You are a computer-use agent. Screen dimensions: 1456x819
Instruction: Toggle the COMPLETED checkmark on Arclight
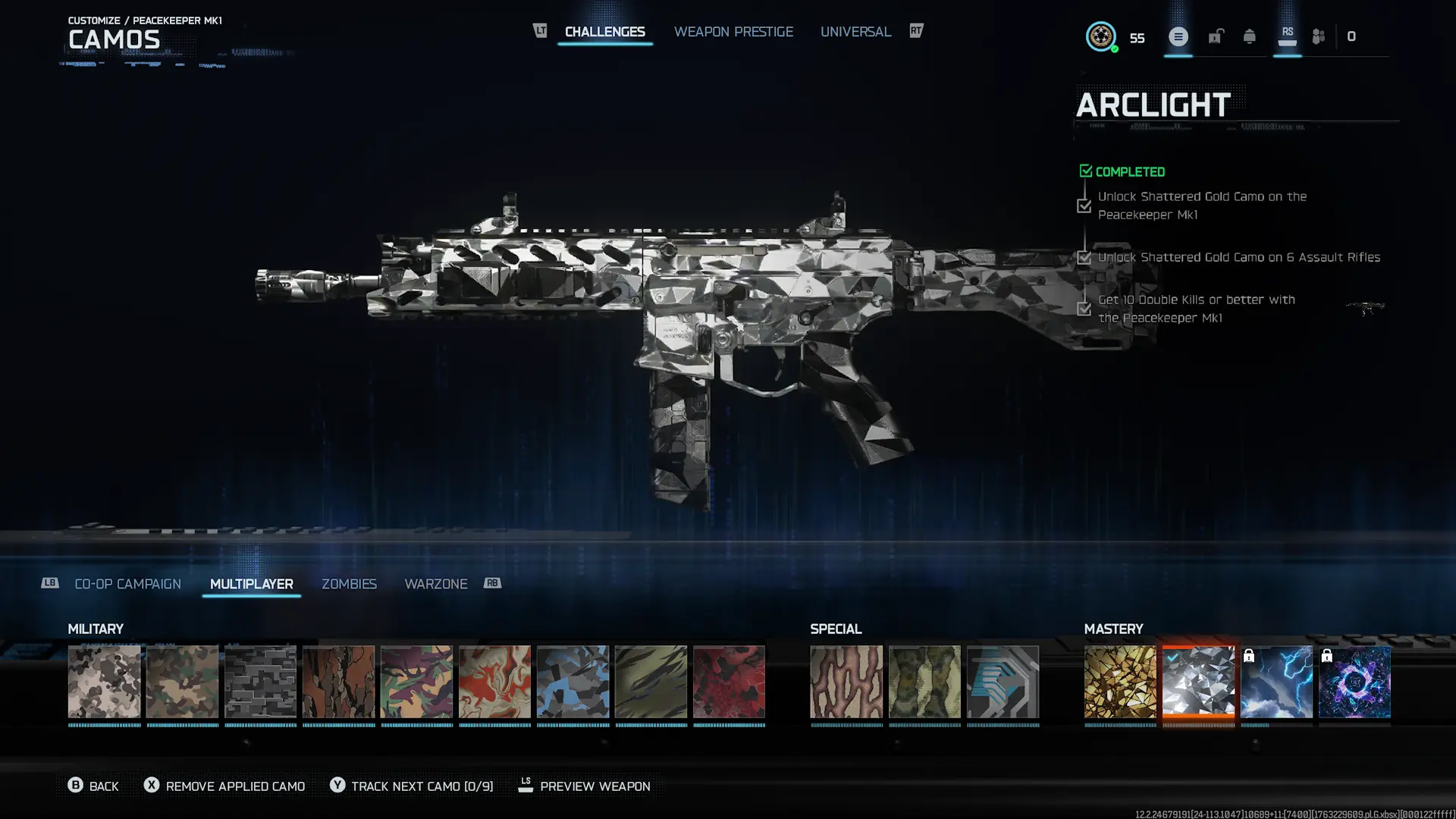click(1086, 171)
